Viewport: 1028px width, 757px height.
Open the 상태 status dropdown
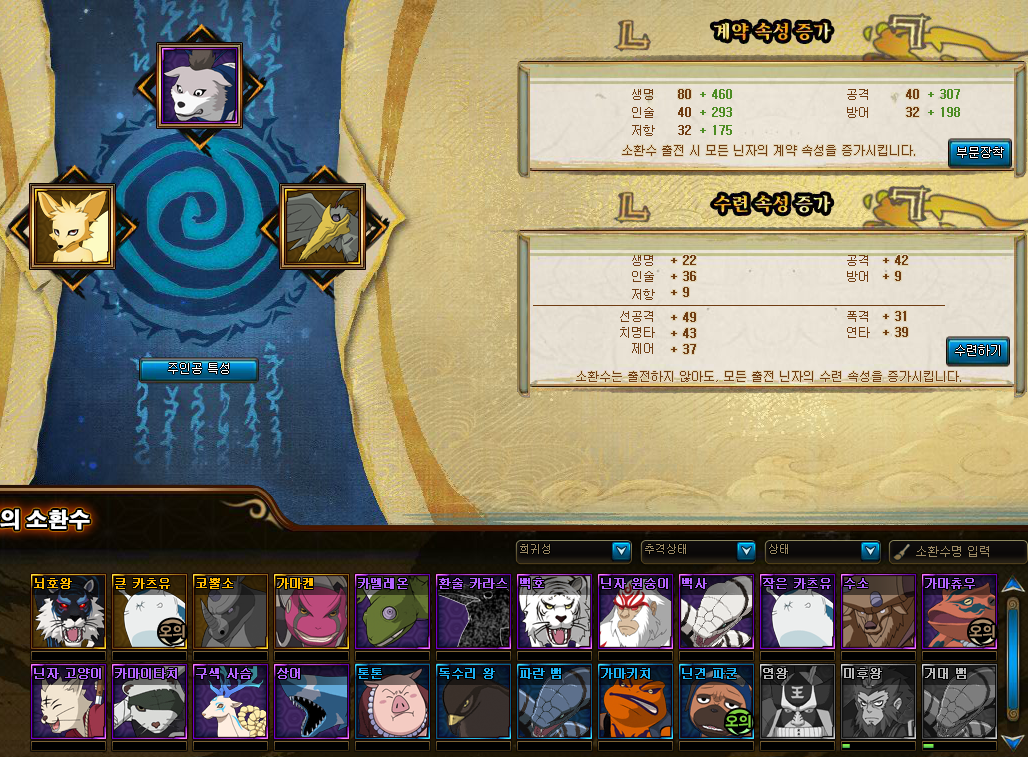(821, 550)
